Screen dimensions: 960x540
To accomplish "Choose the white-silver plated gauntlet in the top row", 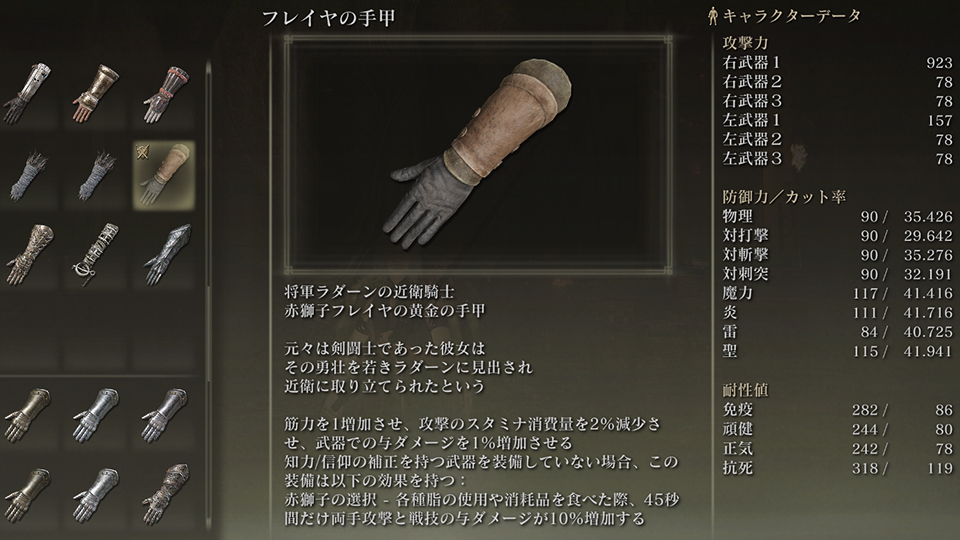I will (27, 93).
